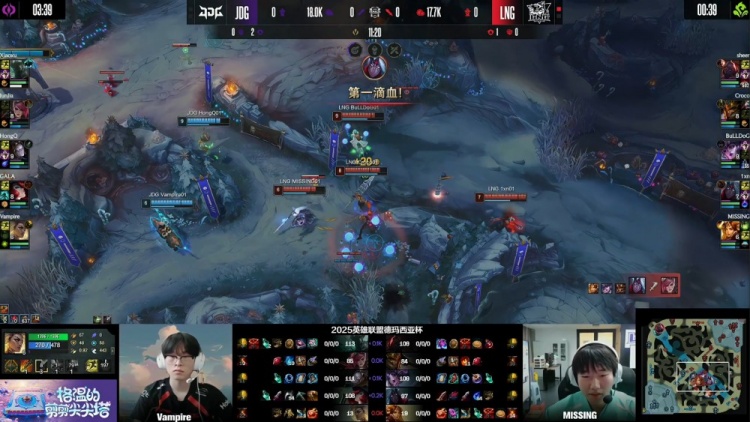Open the cartoon promo banner with Chinese text
This screenshot has height=422, width=750.
click(58, 400)
